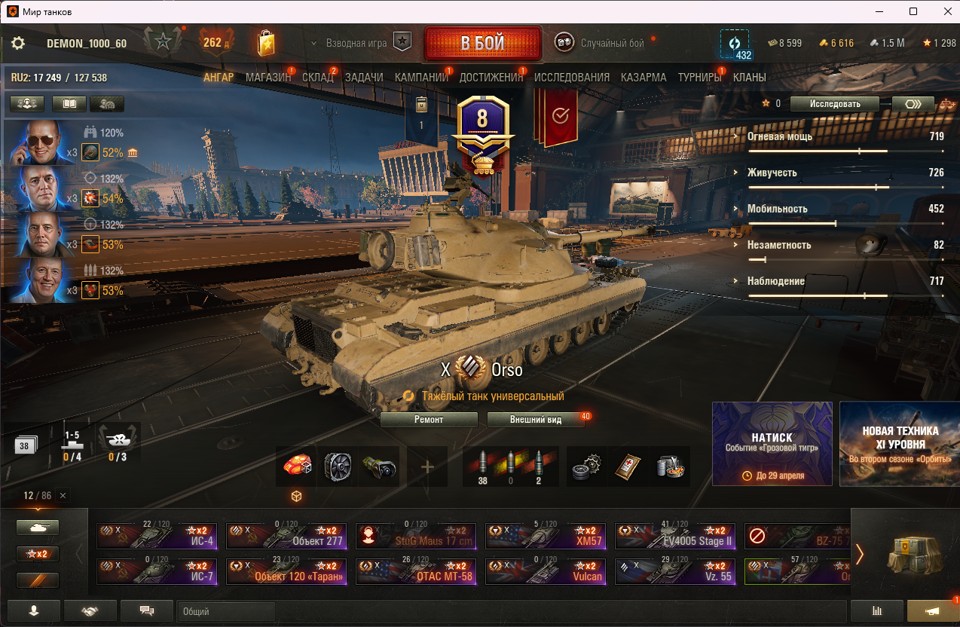
Task: Open the МАГАЗИН tab
Action: tap(268, 77)
